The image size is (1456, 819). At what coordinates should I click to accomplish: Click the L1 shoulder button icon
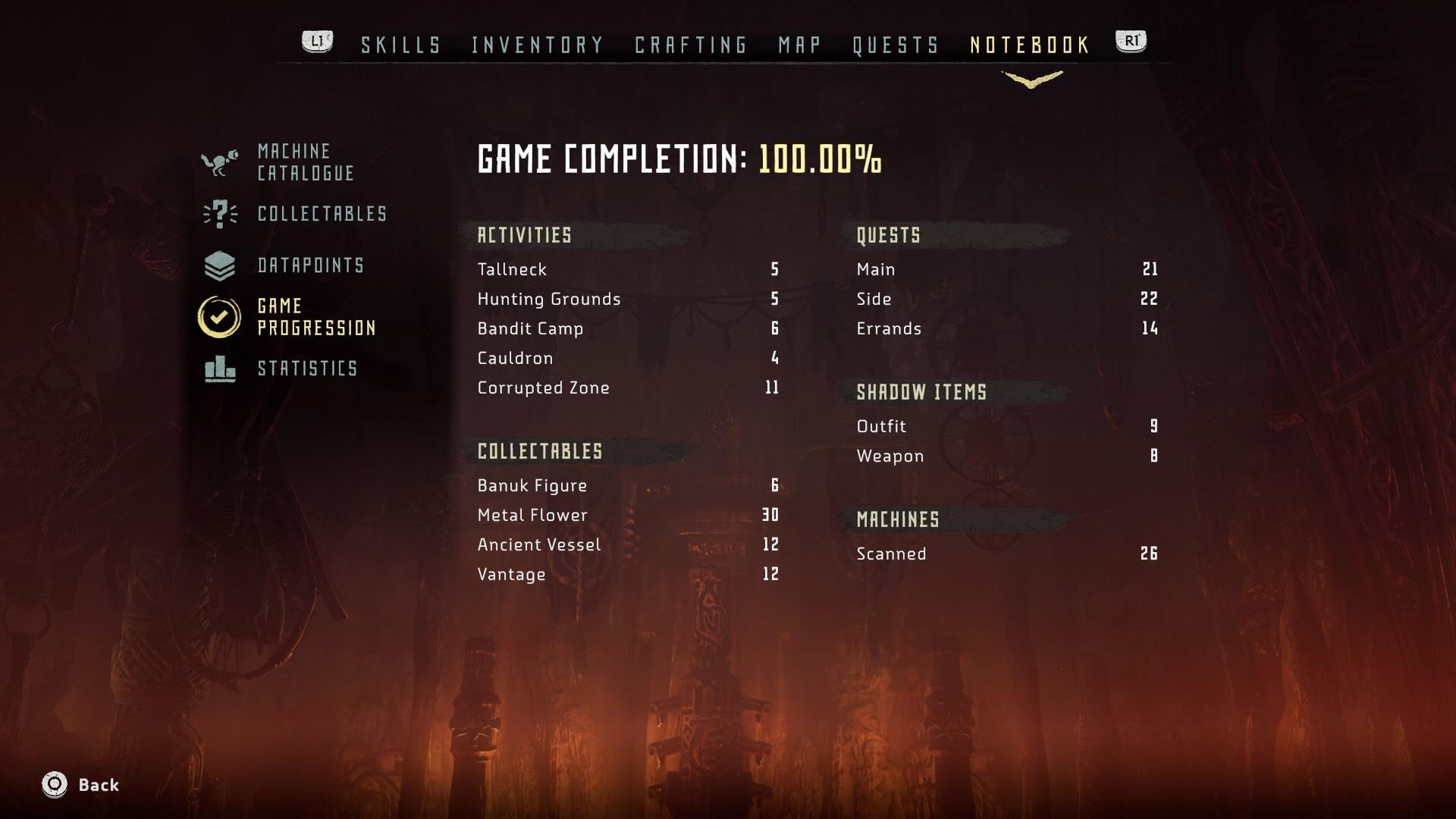pyautogui.click(x=316, y=42)
